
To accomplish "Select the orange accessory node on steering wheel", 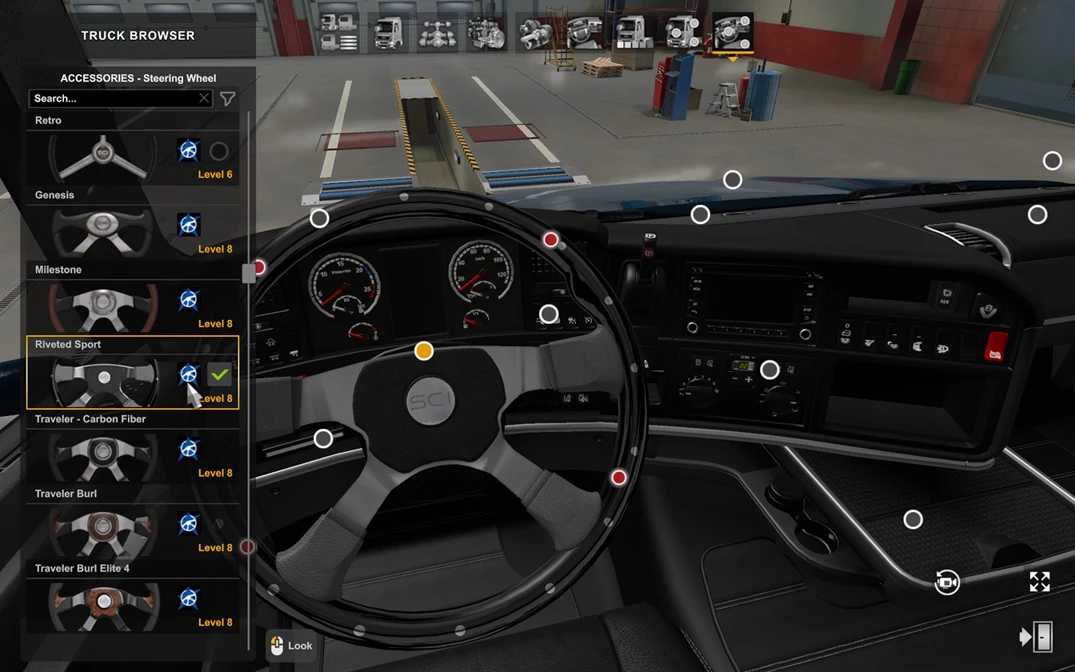I will tap(424, 351).
